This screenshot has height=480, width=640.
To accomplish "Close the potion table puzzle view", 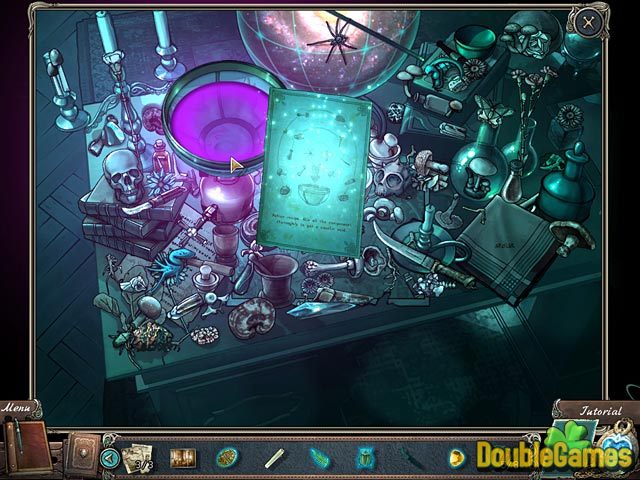I will click(587, 21).
